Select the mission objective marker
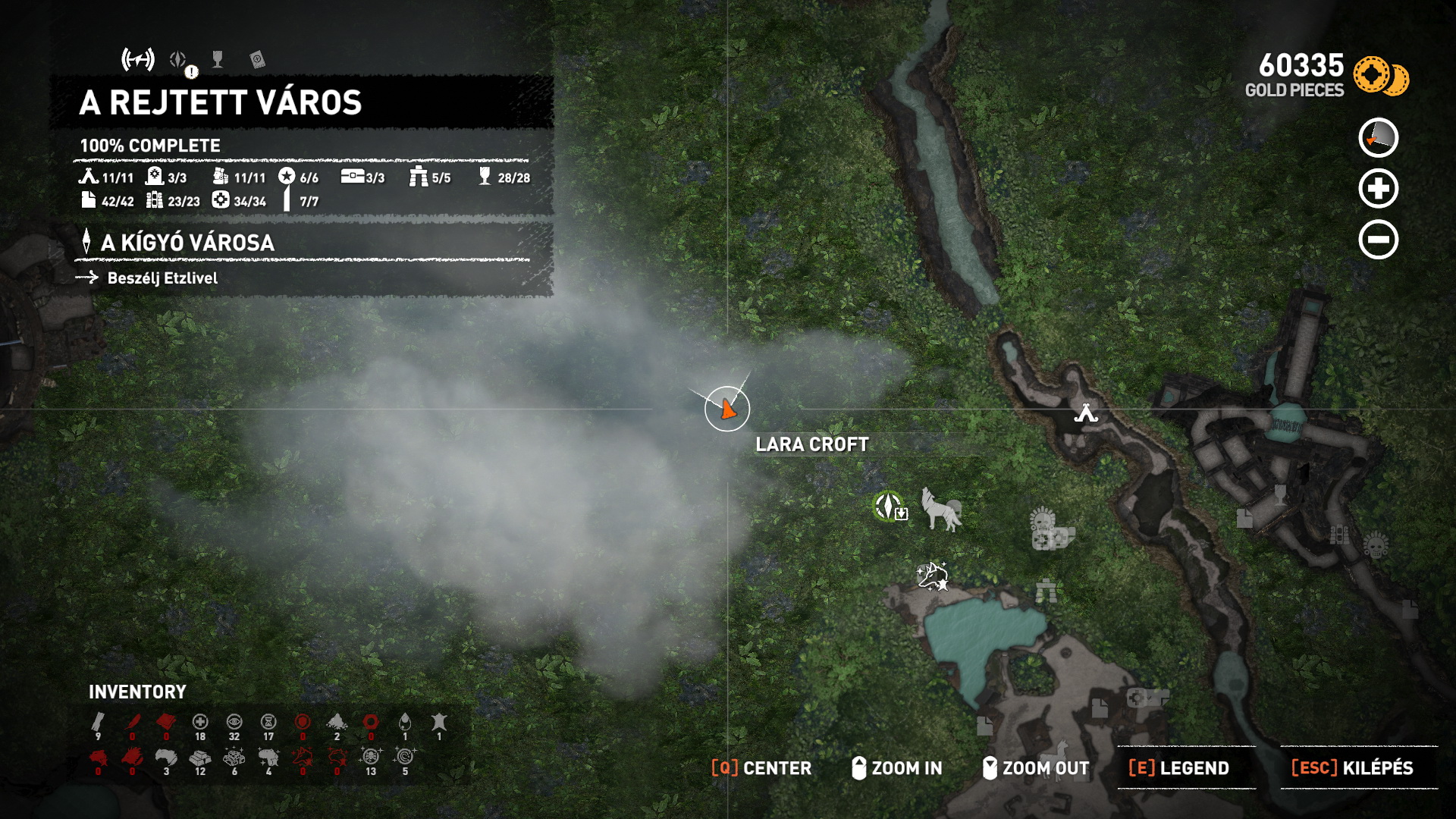The width and height of the screenshot is (1456, 819). pyautogui.click(x=889, y=507)
